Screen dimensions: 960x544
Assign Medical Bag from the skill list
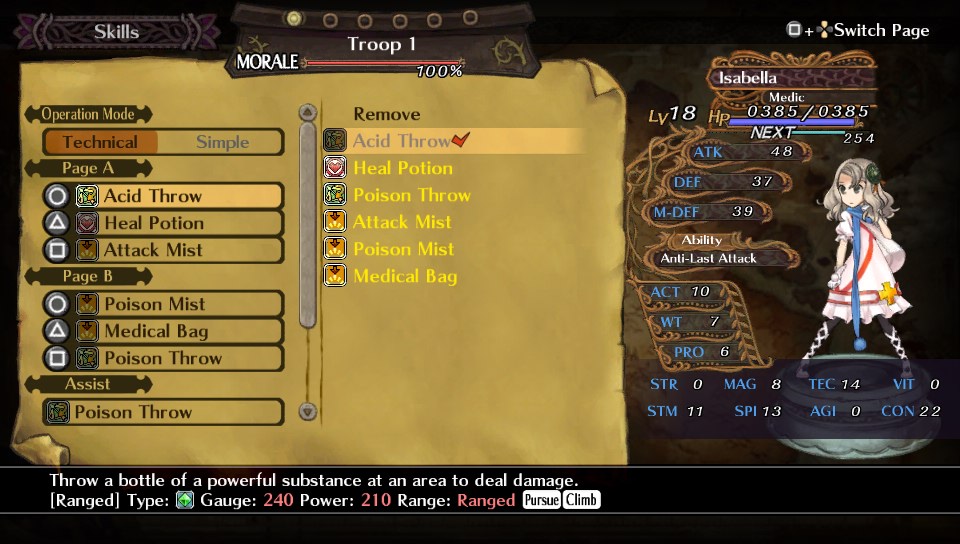[404, 276]
